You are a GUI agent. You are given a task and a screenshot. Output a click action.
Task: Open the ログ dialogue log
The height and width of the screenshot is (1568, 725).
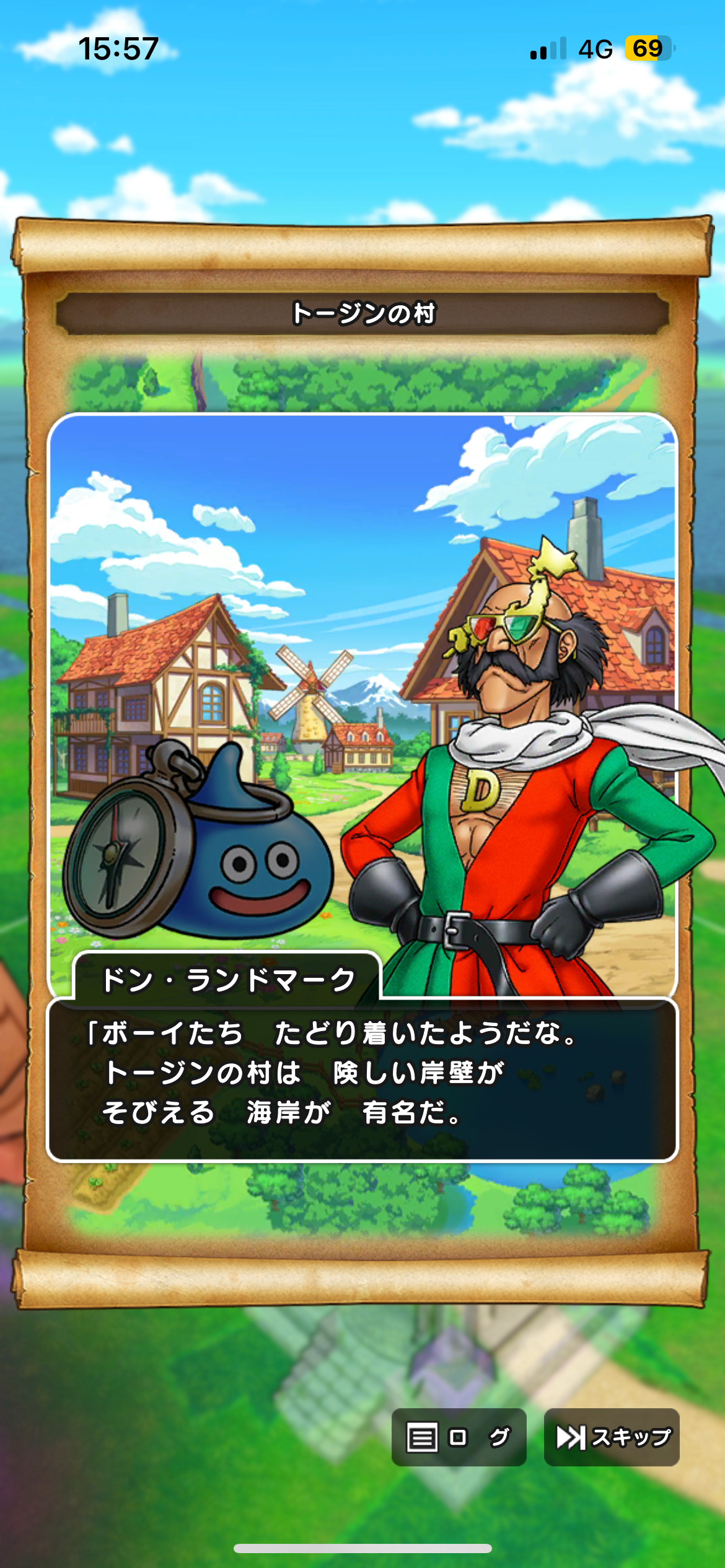[459, 1437]
